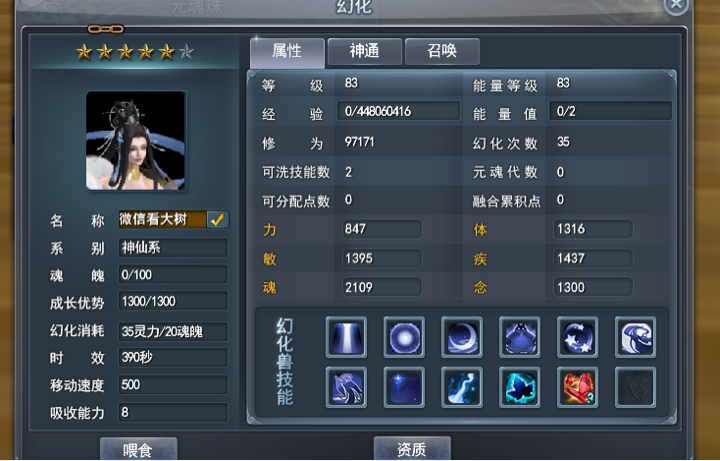Select the light beam skill icon
Viewport: 720px width, 461px height.
click(346, 337)
